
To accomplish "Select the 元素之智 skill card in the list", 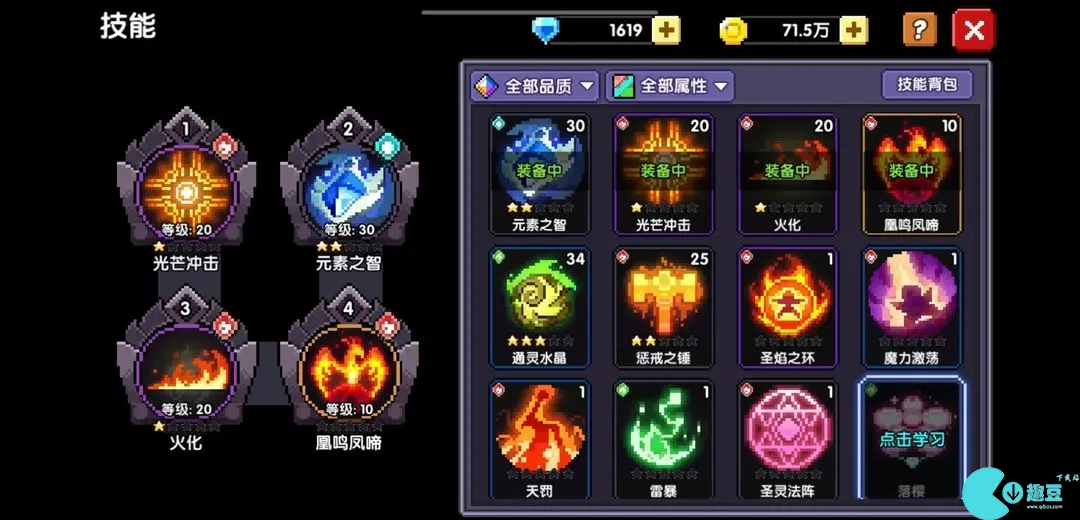I will coord(539,172).
